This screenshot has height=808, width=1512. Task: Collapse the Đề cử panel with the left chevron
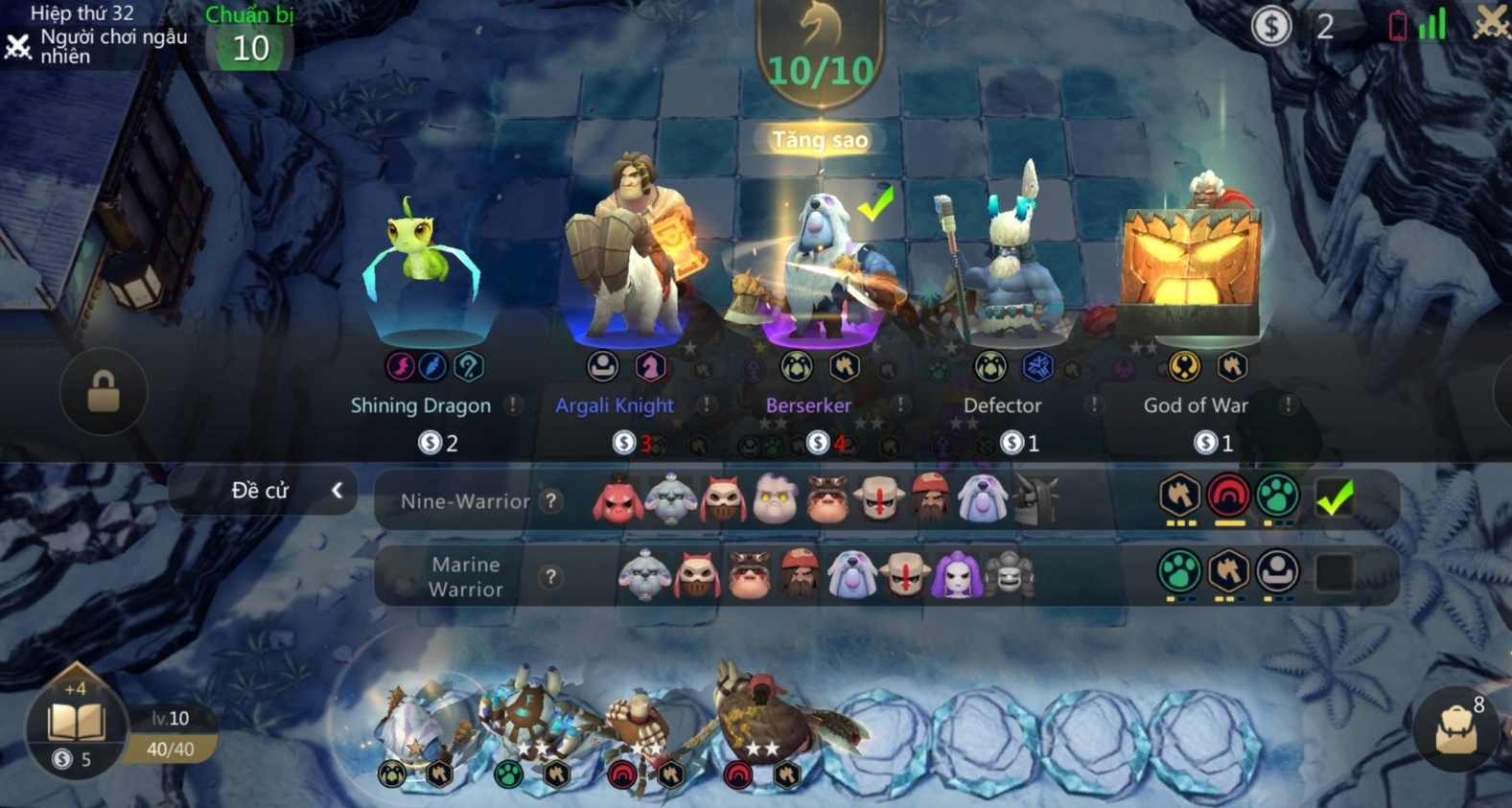pyautogui.click(x=337, y=490)
